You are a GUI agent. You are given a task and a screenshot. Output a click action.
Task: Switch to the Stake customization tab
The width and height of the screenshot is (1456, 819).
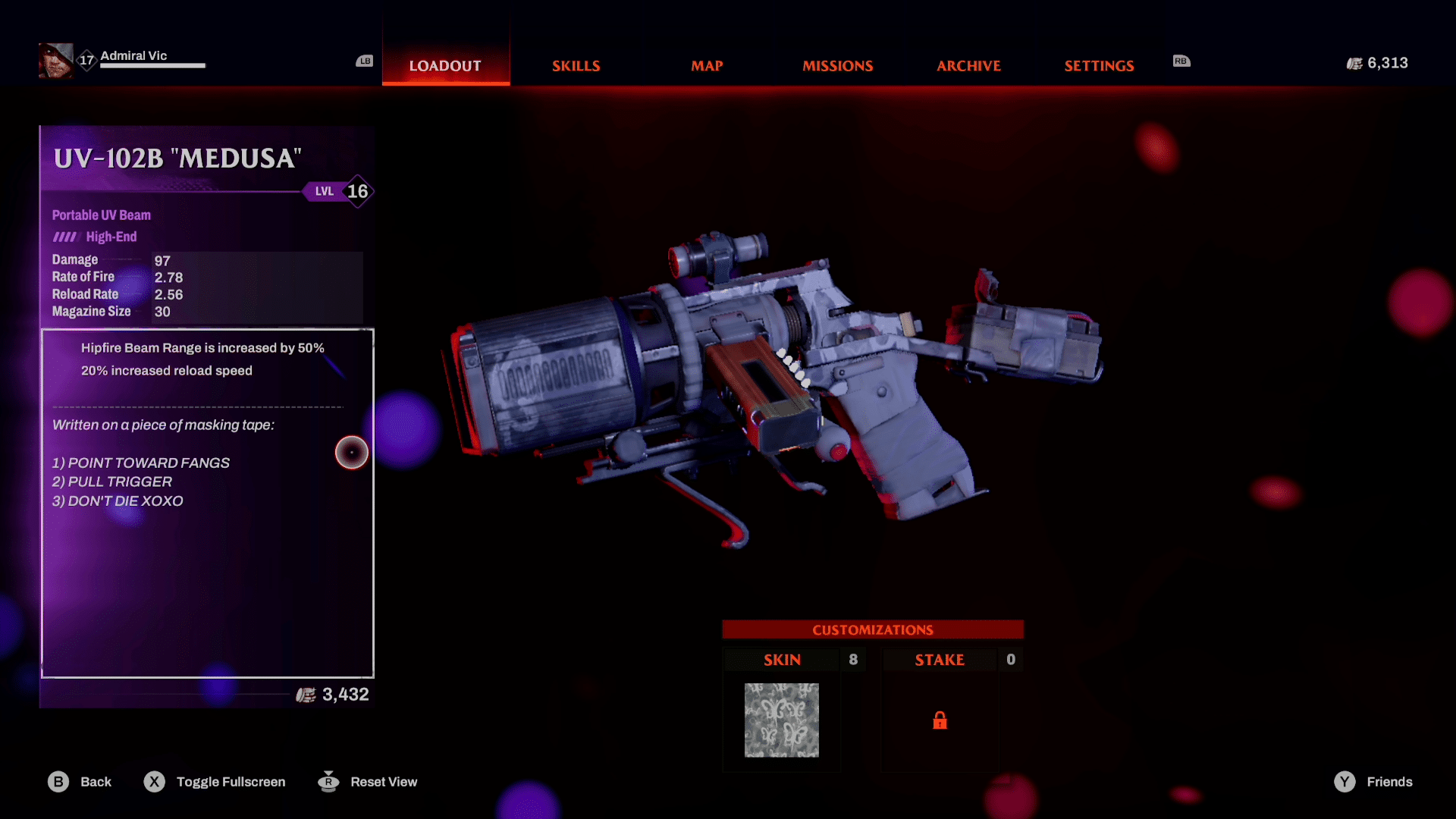click(940, 660)
